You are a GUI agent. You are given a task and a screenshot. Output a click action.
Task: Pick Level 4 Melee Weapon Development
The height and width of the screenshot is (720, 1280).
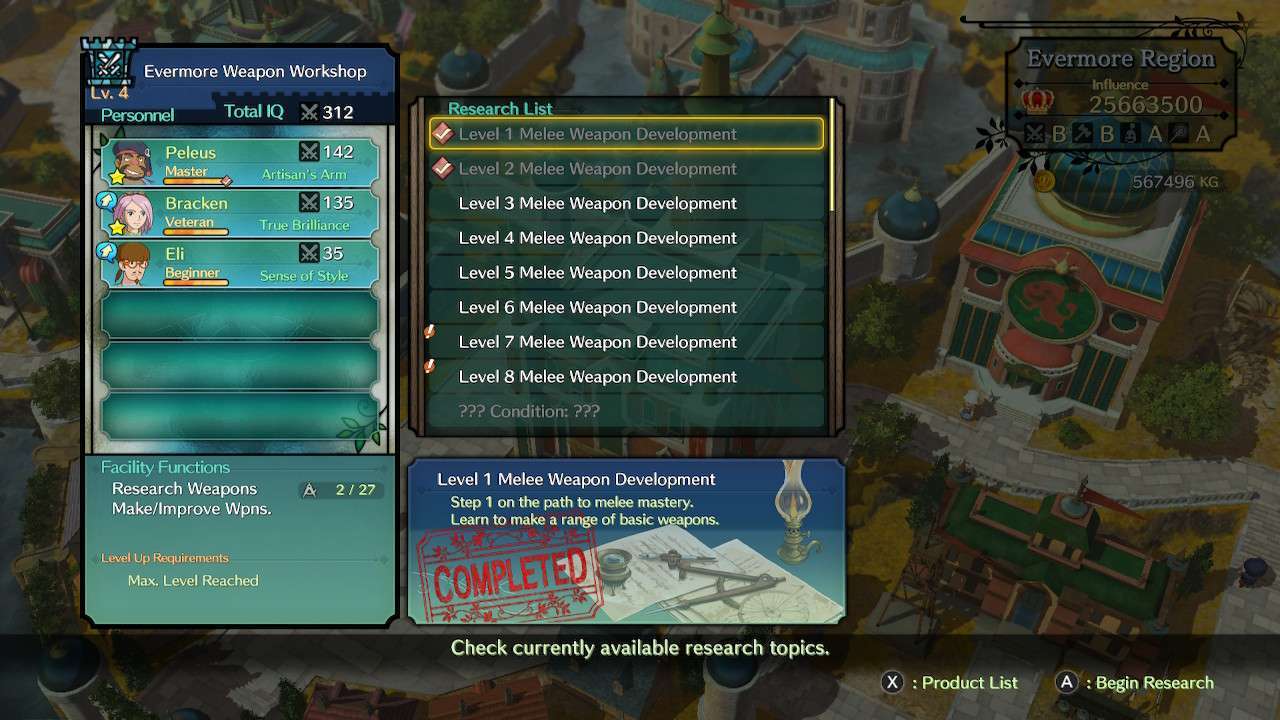click(x=626, y=238)
